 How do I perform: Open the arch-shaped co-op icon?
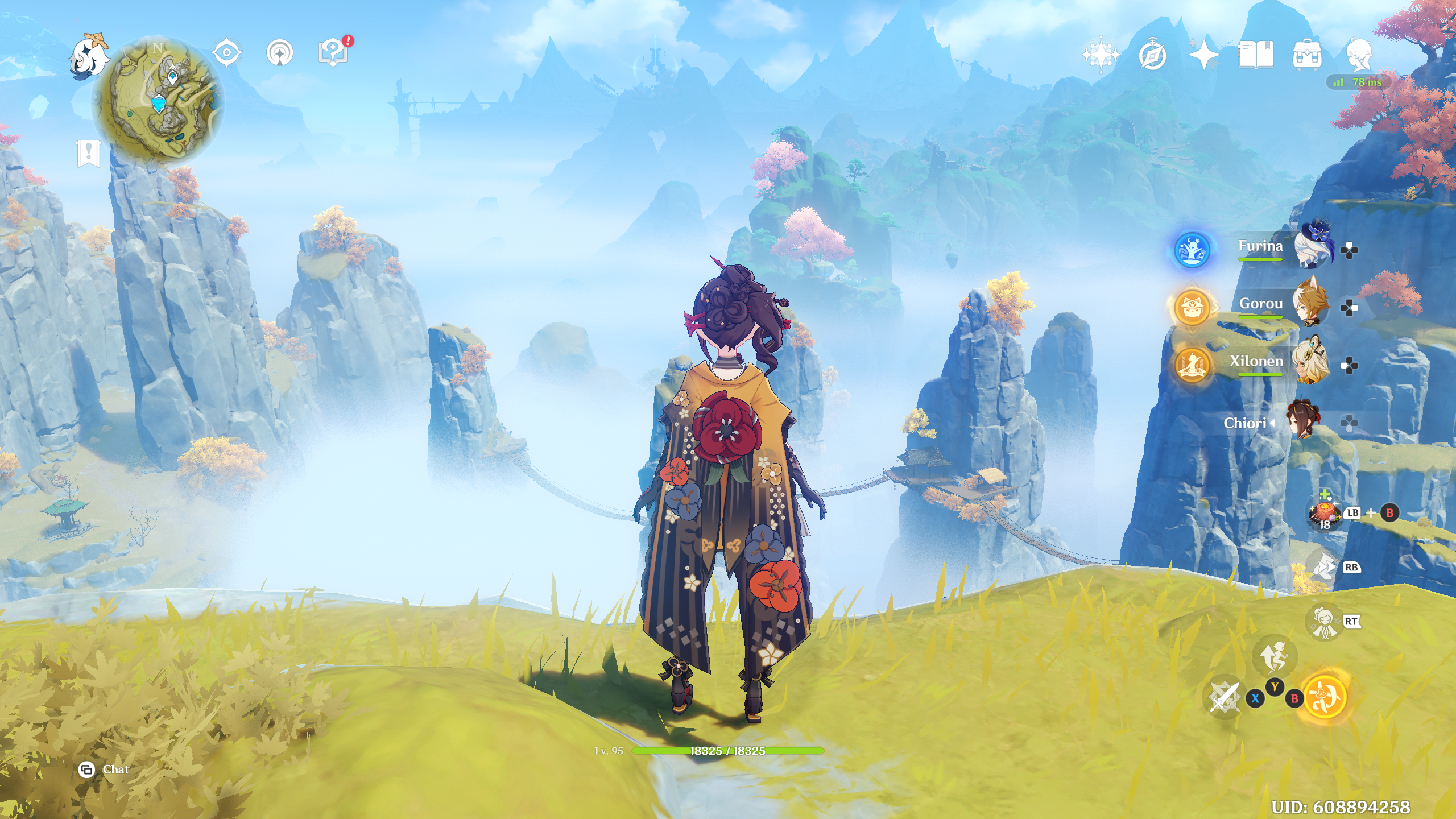coord(279,53)
